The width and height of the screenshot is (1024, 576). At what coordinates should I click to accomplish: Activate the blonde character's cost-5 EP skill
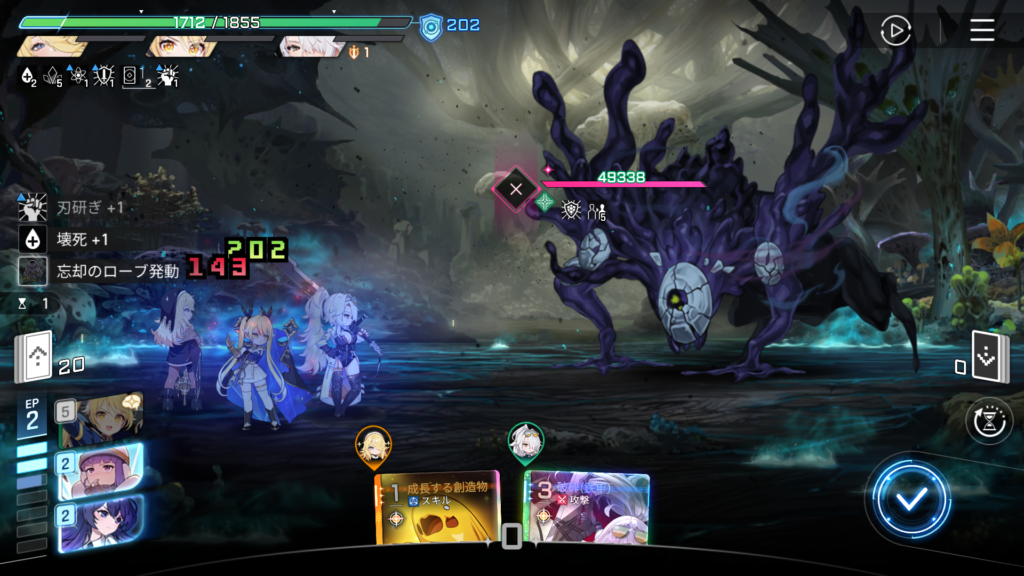[100, 420]
